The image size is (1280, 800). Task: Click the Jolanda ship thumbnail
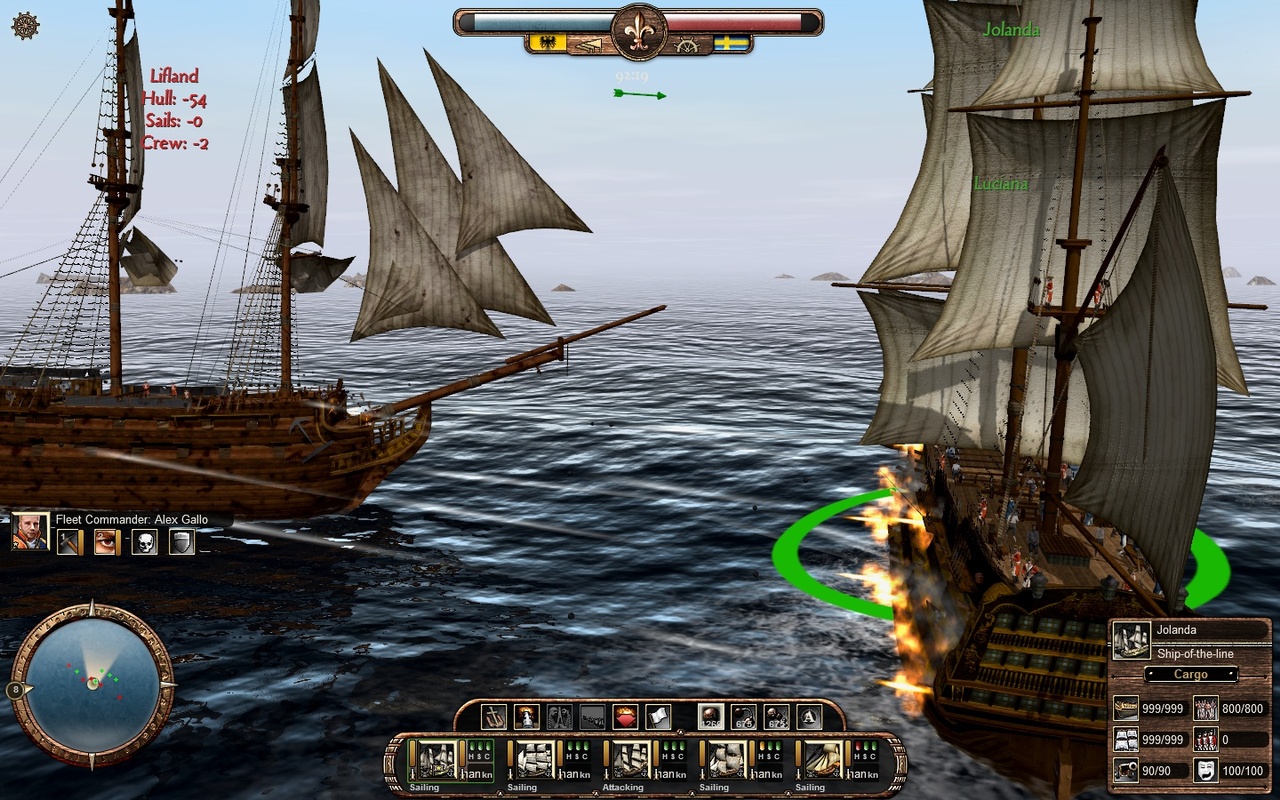coord(1132,640)
